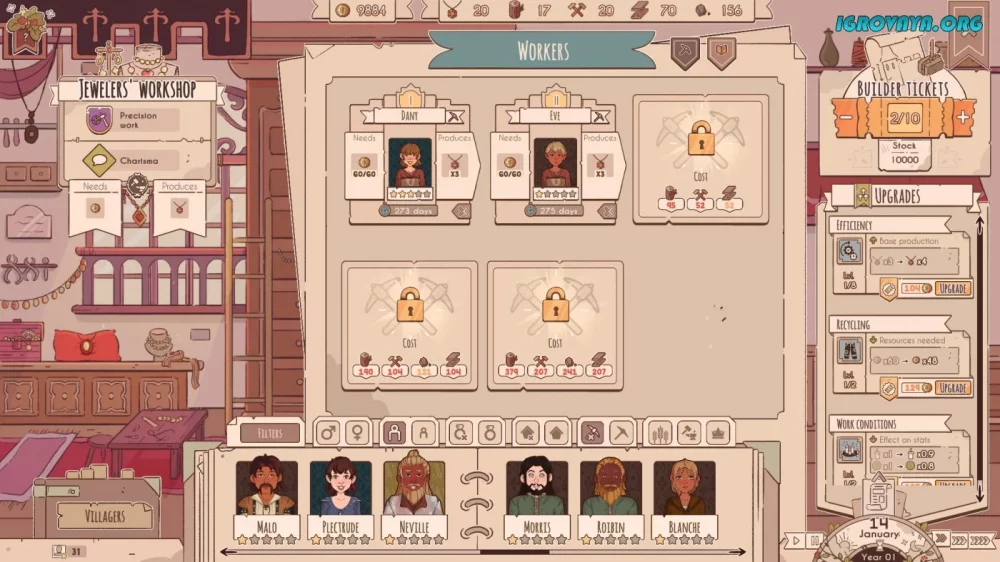
Task: Pick Plectrude from the villager list
Action: coord(340,489)
